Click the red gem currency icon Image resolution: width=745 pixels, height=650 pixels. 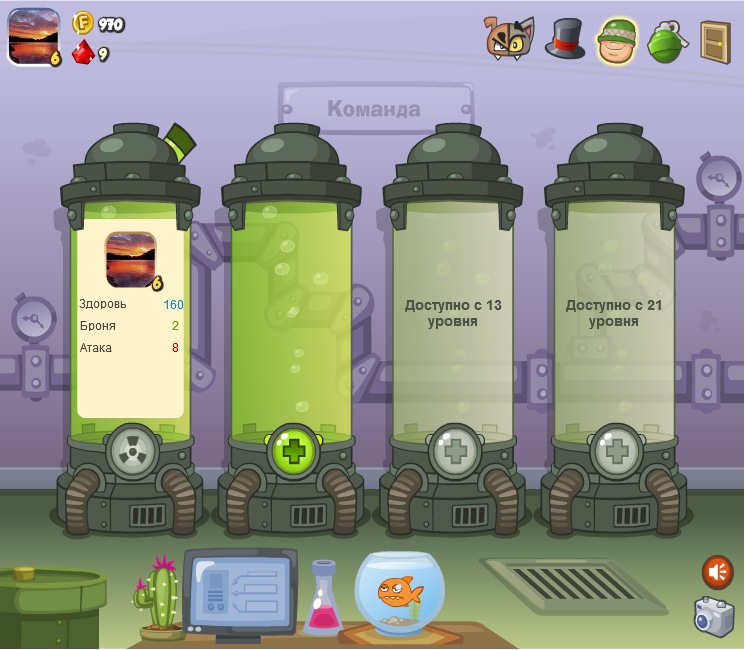(x=83, y=52)
